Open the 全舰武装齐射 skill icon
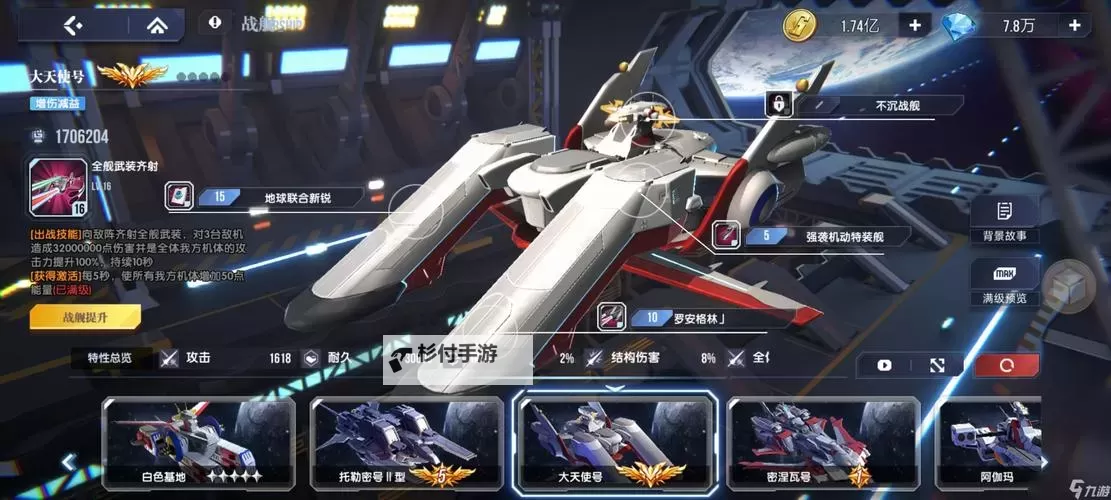This screenshot has height=500, width=1111. [x=58, y=188]
